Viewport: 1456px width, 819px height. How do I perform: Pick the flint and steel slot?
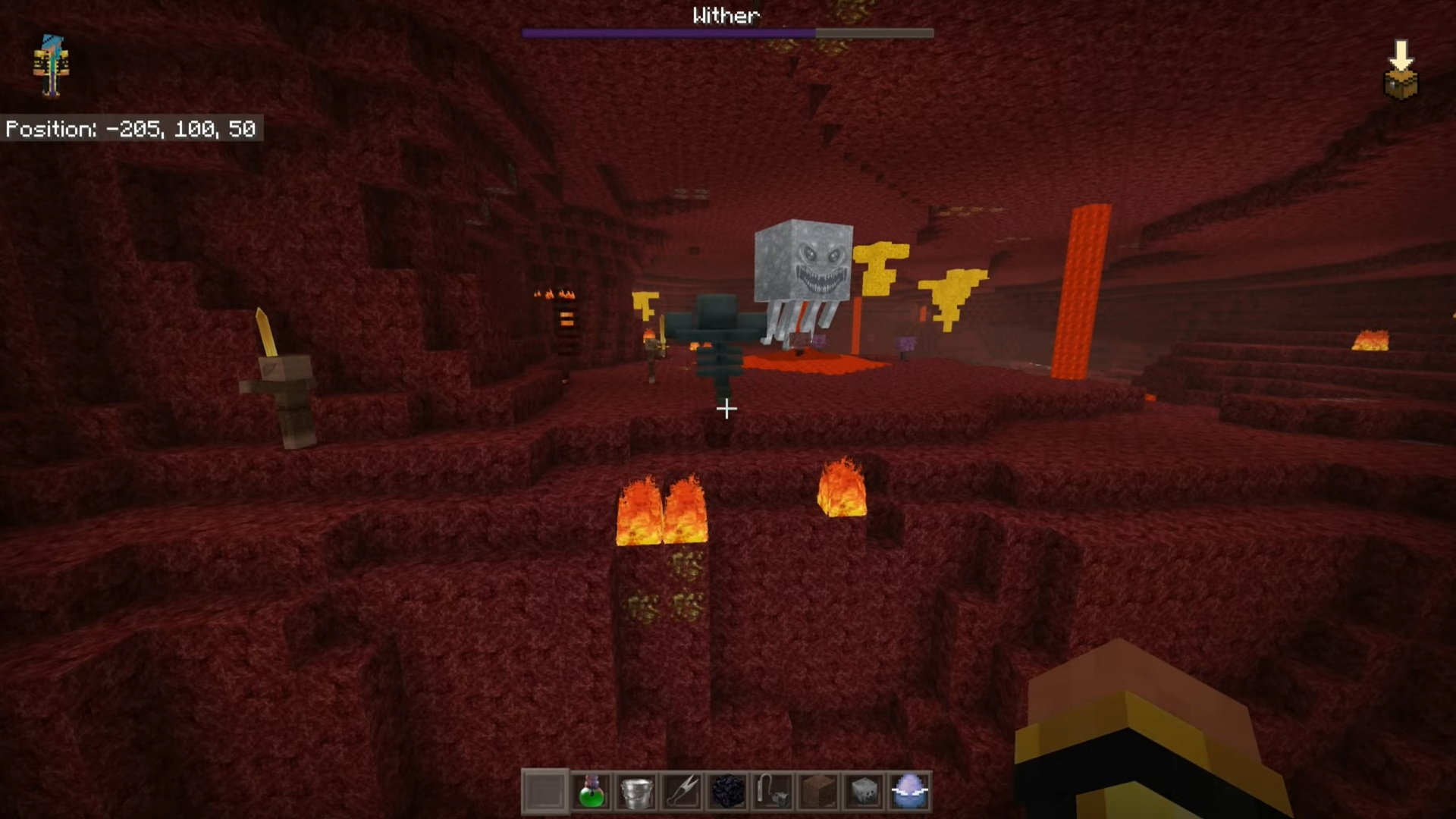coord(773,791)
